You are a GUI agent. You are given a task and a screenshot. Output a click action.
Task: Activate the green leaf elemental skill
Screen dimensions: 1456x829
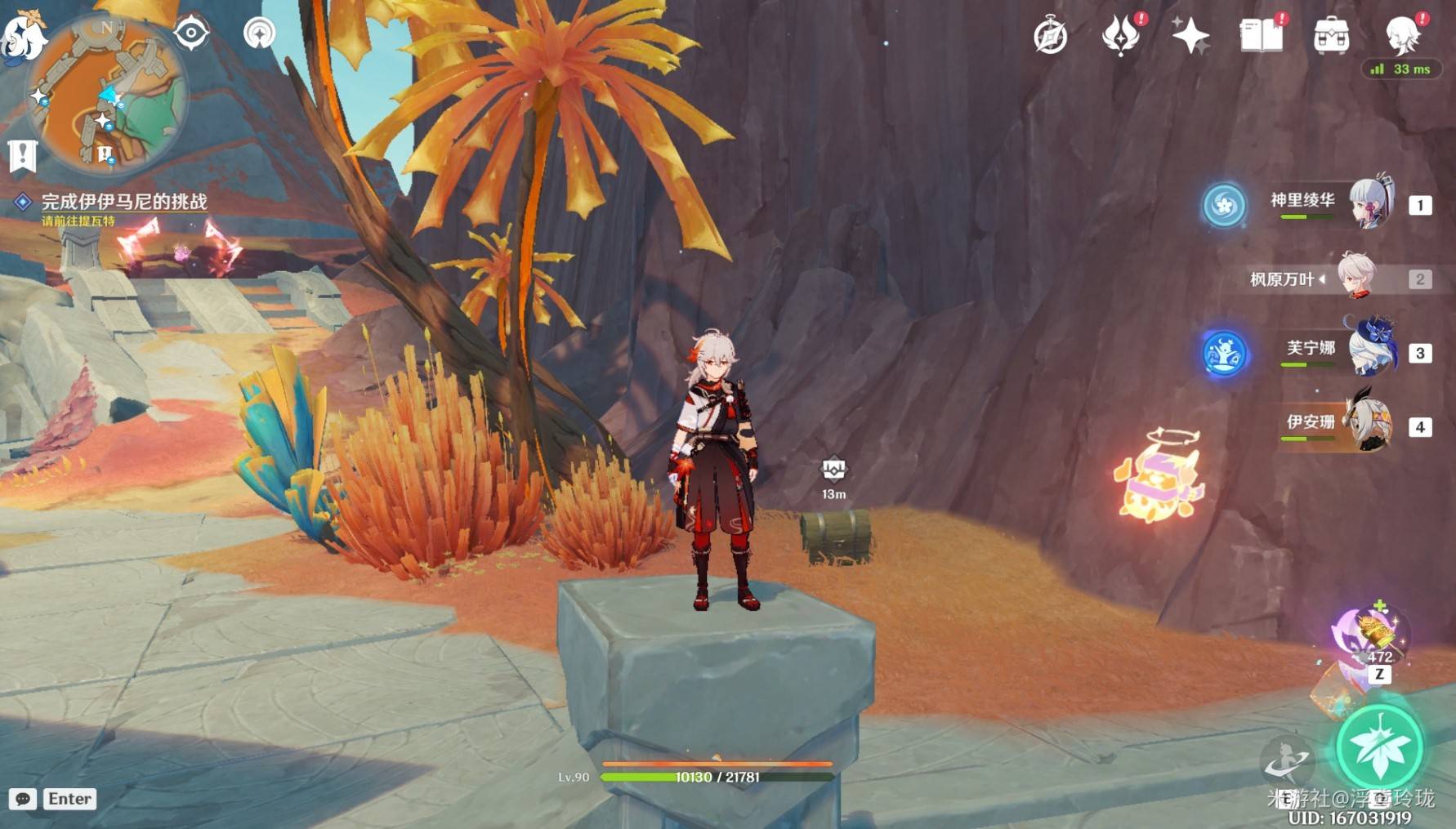tap(1379, 747)
